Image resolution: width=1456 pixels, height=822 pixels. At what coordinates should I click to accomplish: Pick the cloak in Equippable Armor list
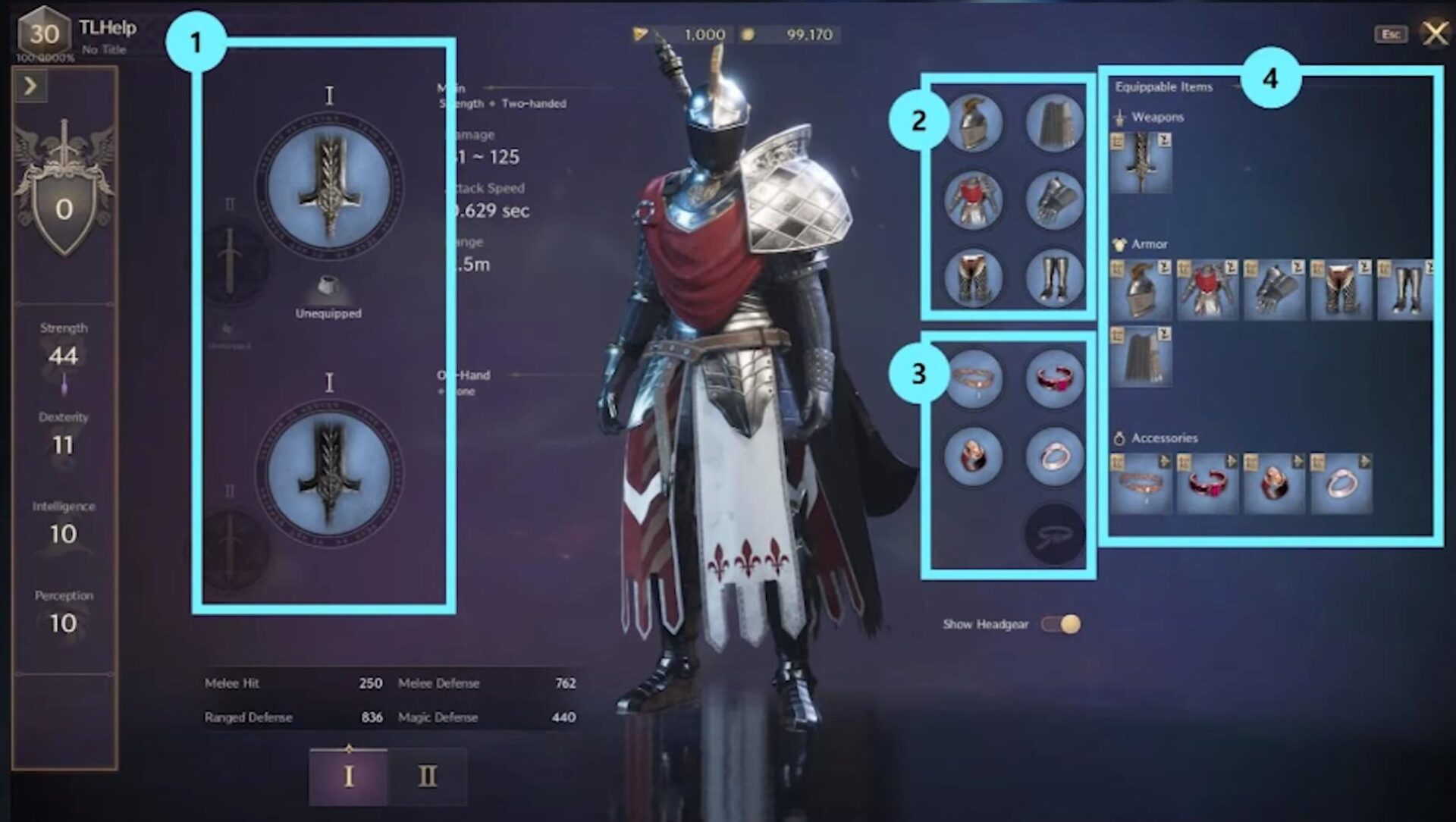pyautogui.click(x=1141, y=356)
